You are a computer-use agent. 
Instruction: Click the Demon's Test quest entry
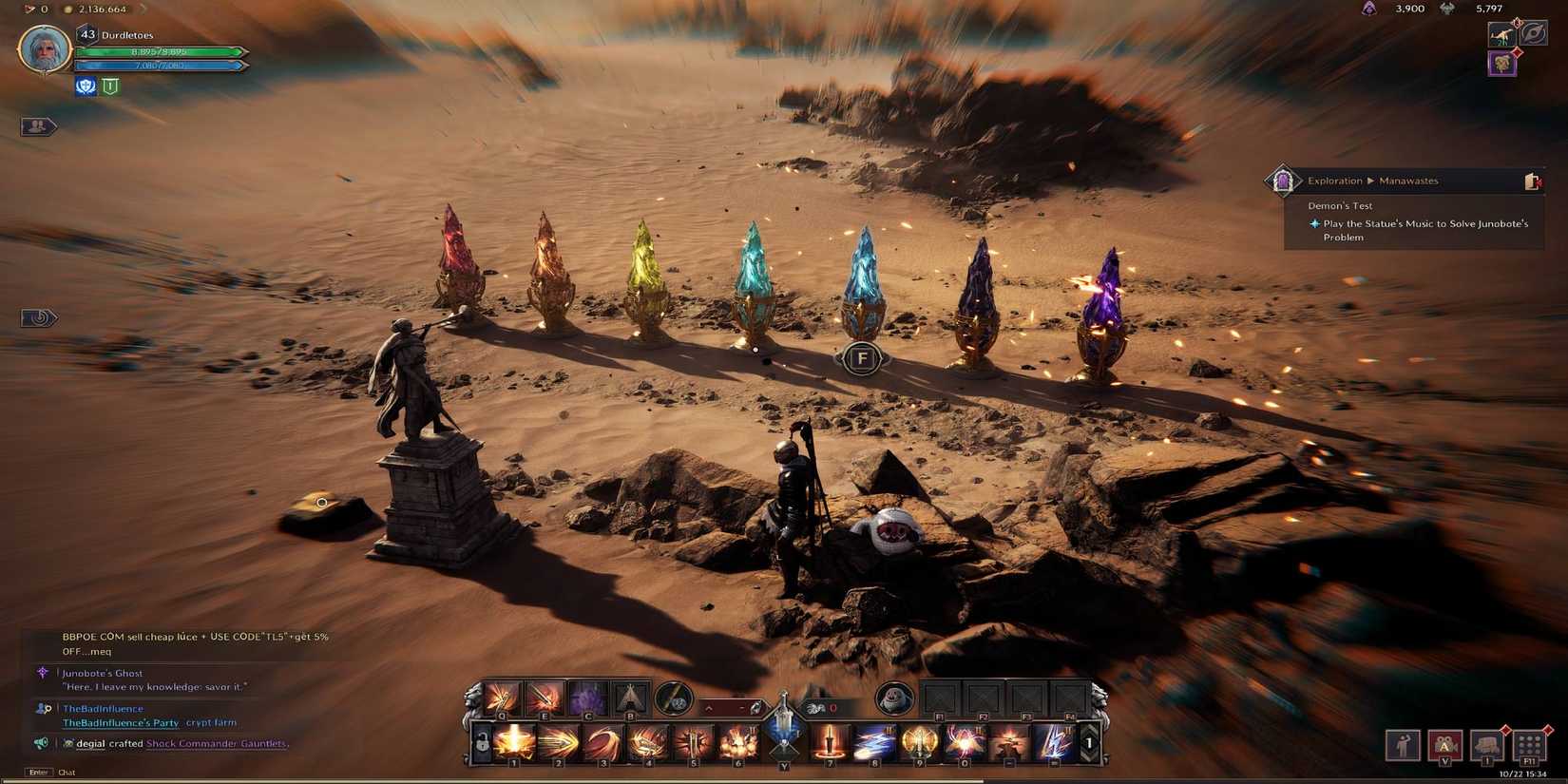[x=1340, y=205]
